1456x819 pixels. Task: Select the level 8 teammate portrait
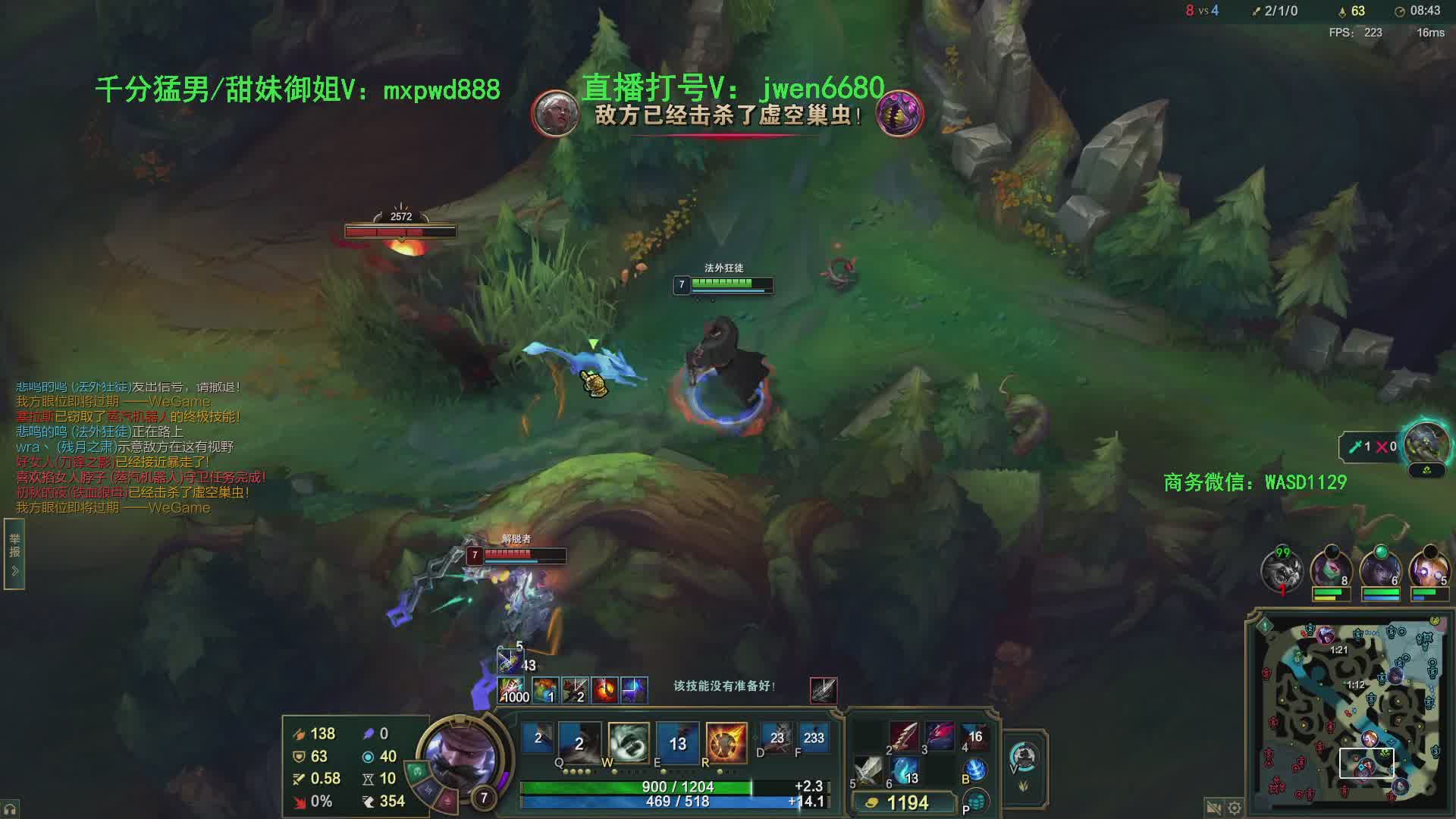pos(1331,569)
